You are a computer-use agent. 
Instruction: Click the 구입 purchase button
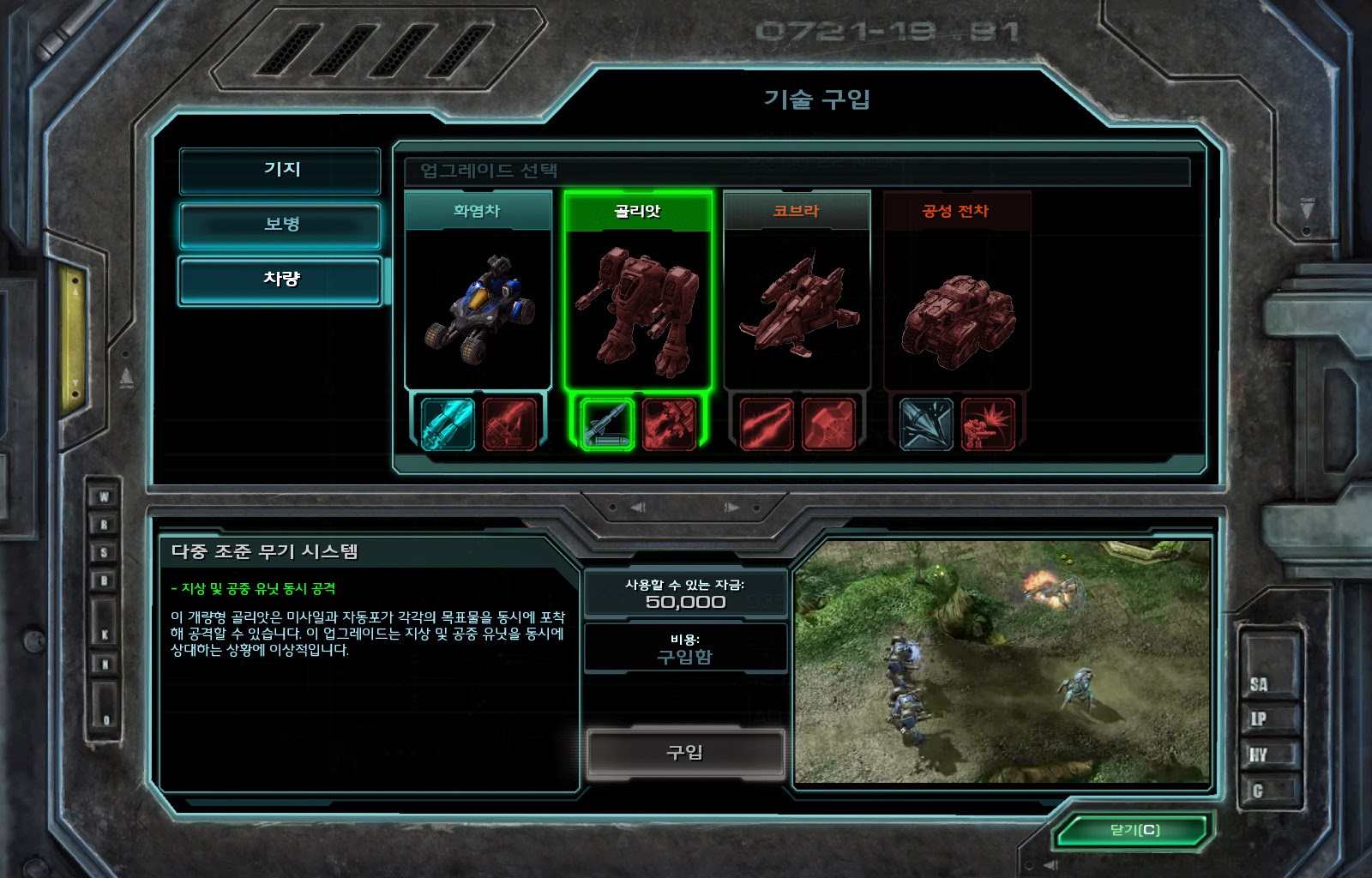[x=685, y=753]
